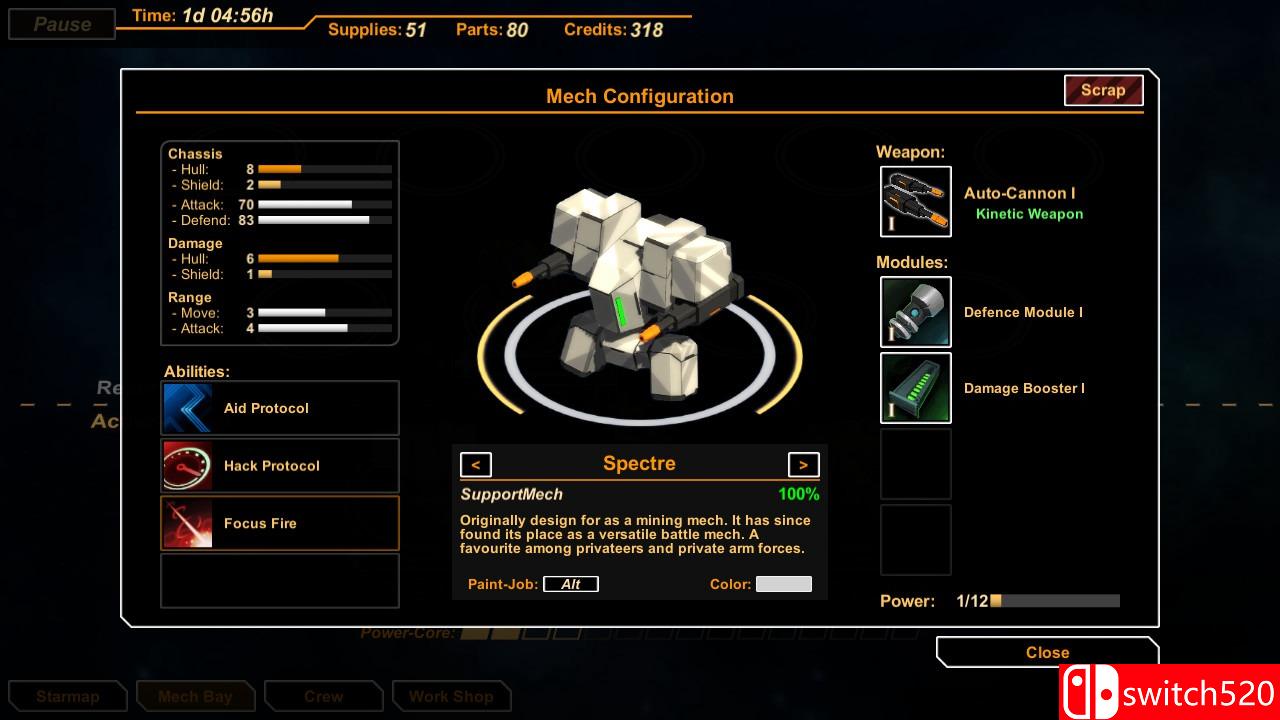
Task: Open the Crew tab
Action: [x=323, y=696]
